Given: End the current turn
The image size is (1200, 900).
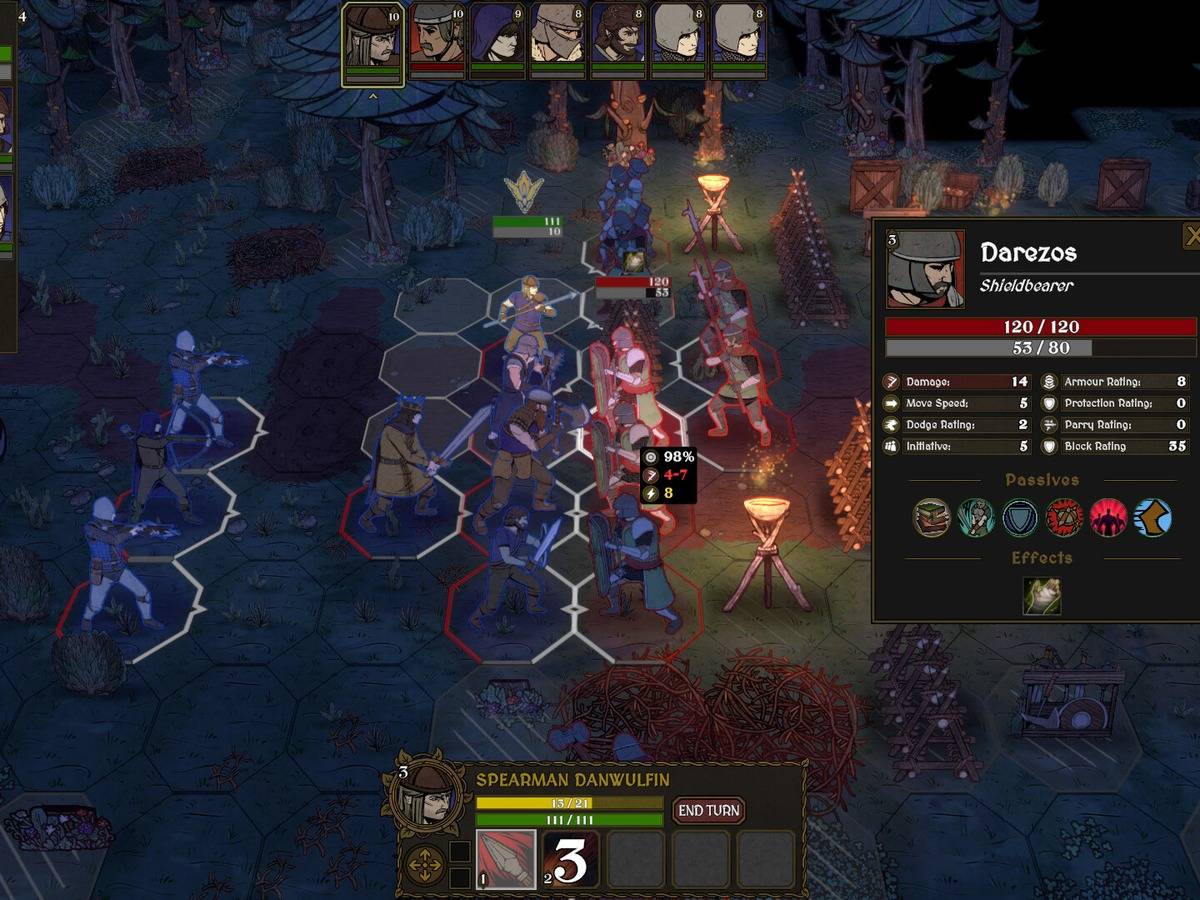Looking at the screenshot, I should click(708, 810).
